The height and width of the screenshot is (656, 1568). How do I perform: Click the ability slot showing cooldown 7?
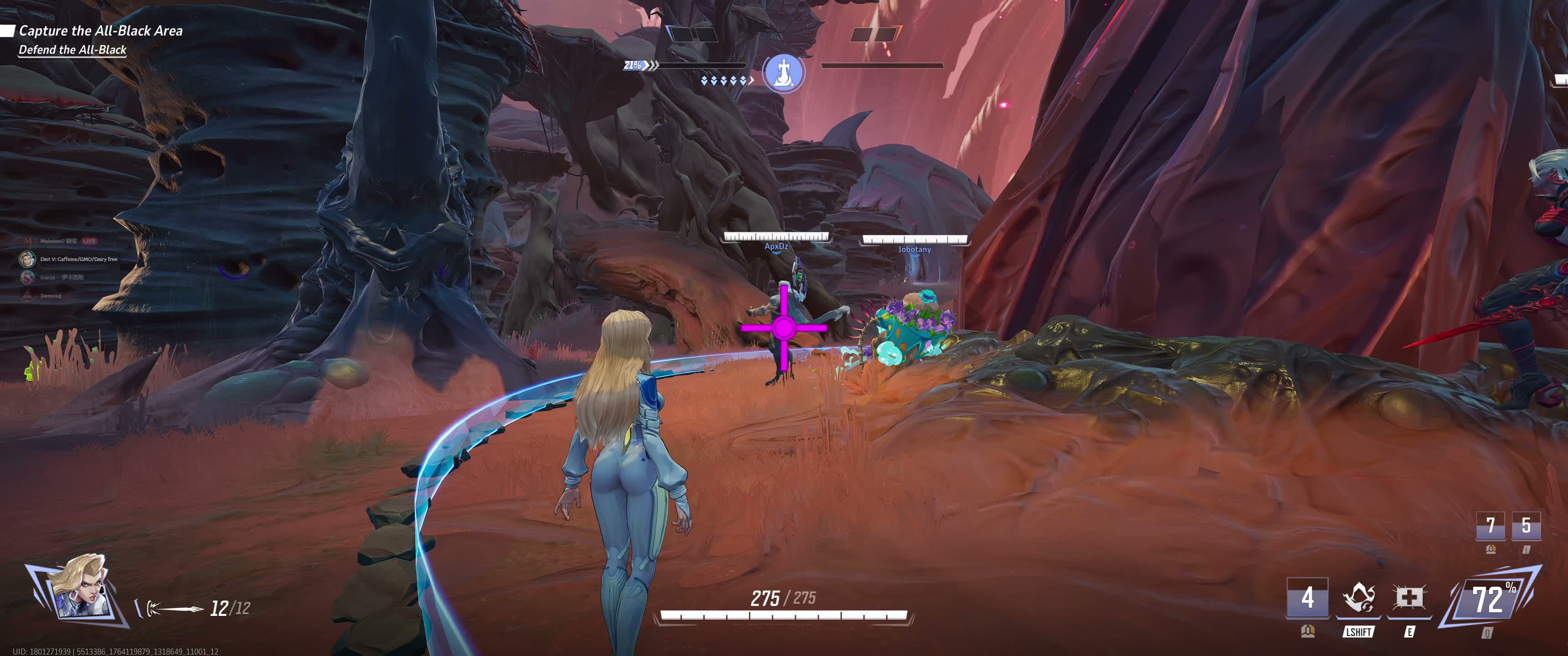[1490, 525]
